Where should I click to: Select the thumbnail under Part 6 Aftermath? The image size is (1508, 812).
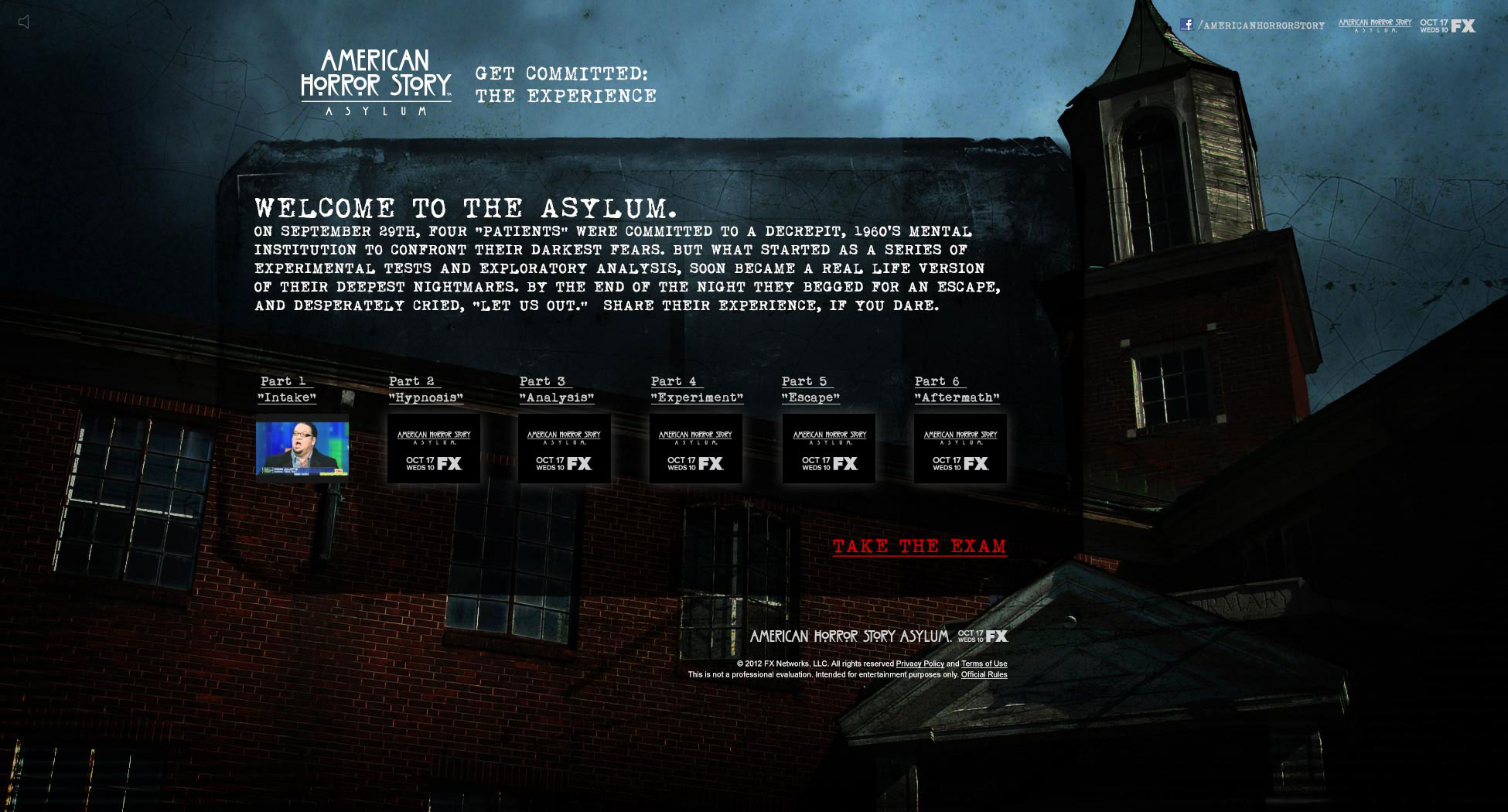click(960, 449)
